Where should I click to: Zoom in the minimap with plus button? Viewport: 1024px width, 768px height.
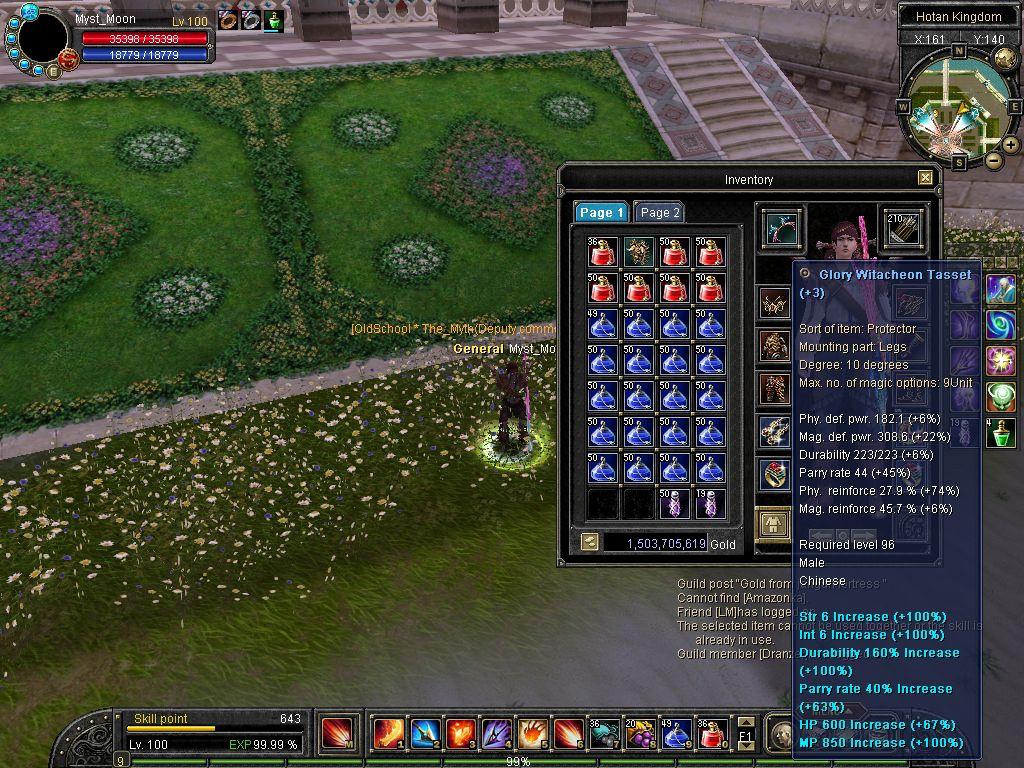point(1011,145)
